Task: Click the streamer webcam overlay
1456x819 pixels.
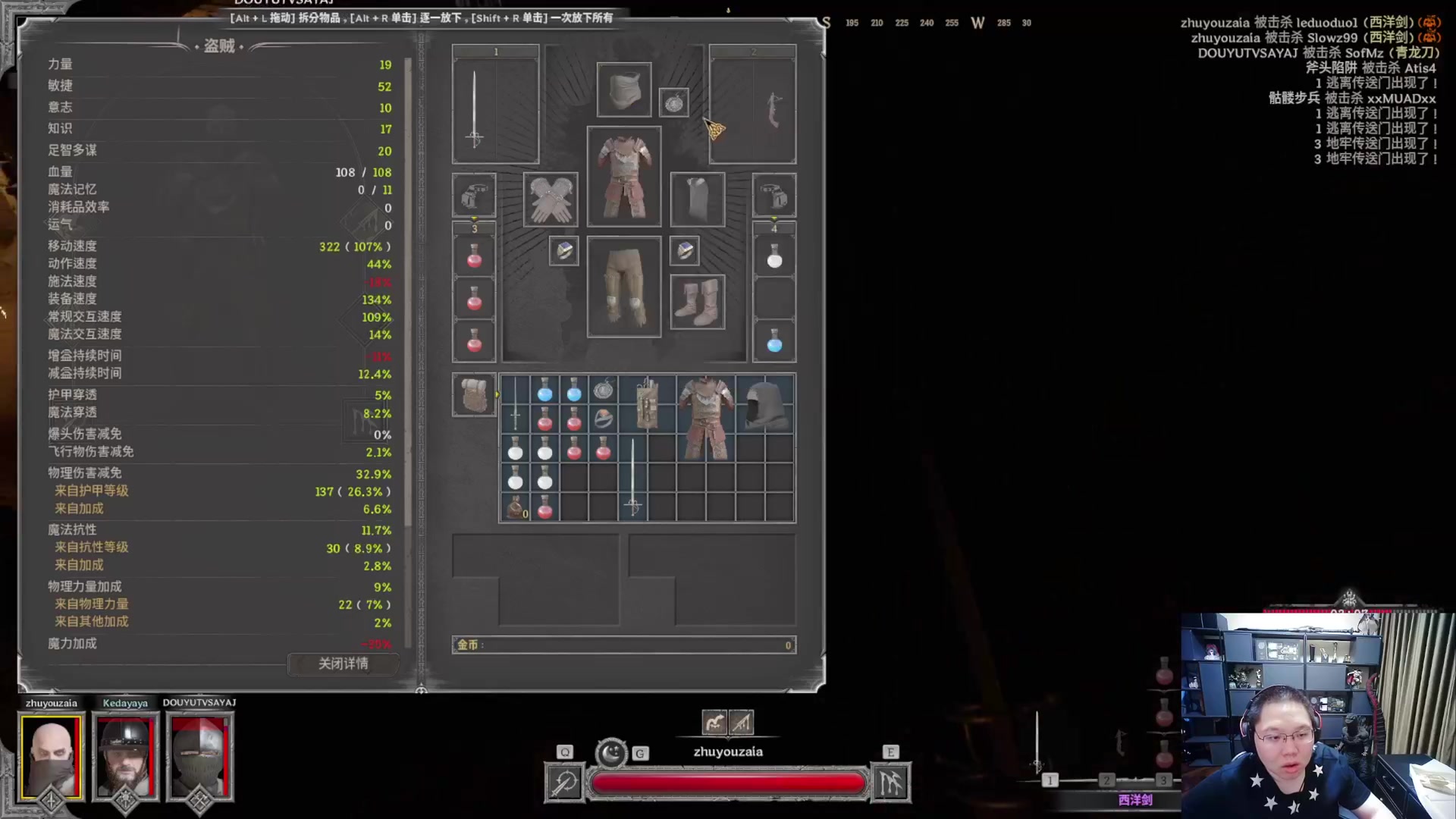Action: [1316, 715]
